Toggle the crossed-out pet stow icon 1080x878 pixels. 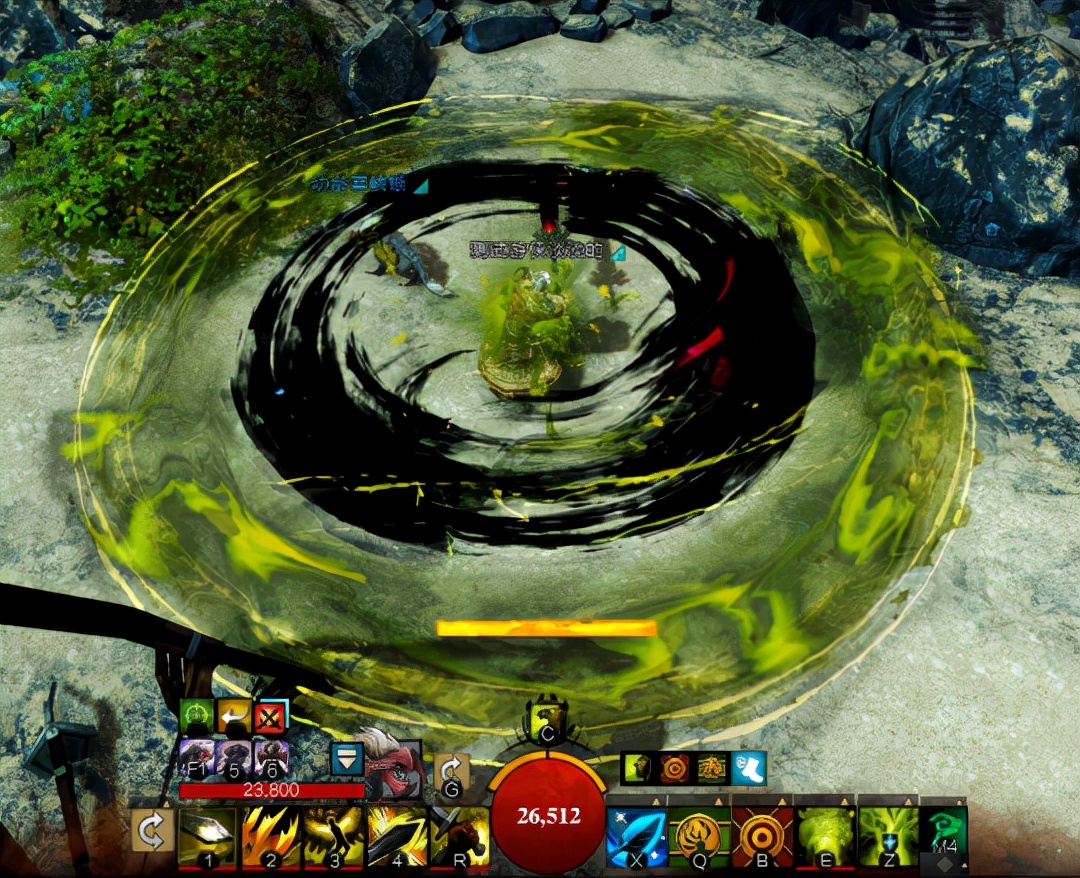270,716
